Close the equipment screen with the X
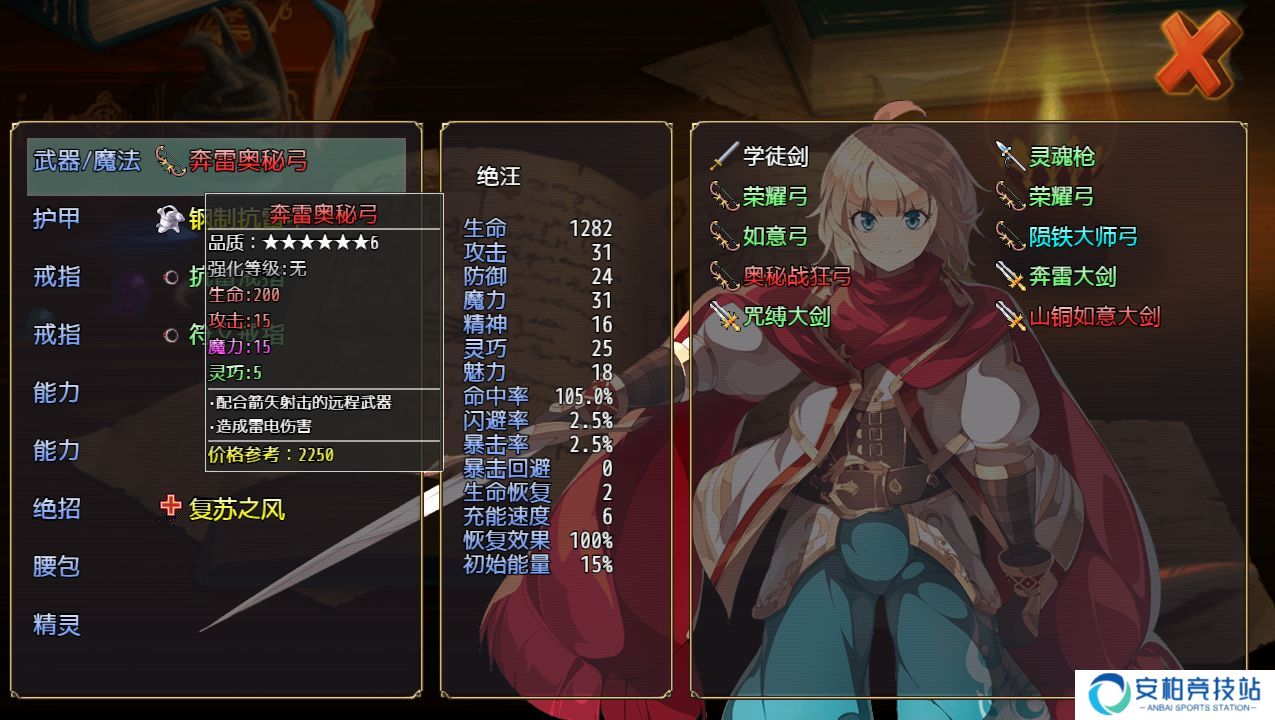 click(1196, 55)
